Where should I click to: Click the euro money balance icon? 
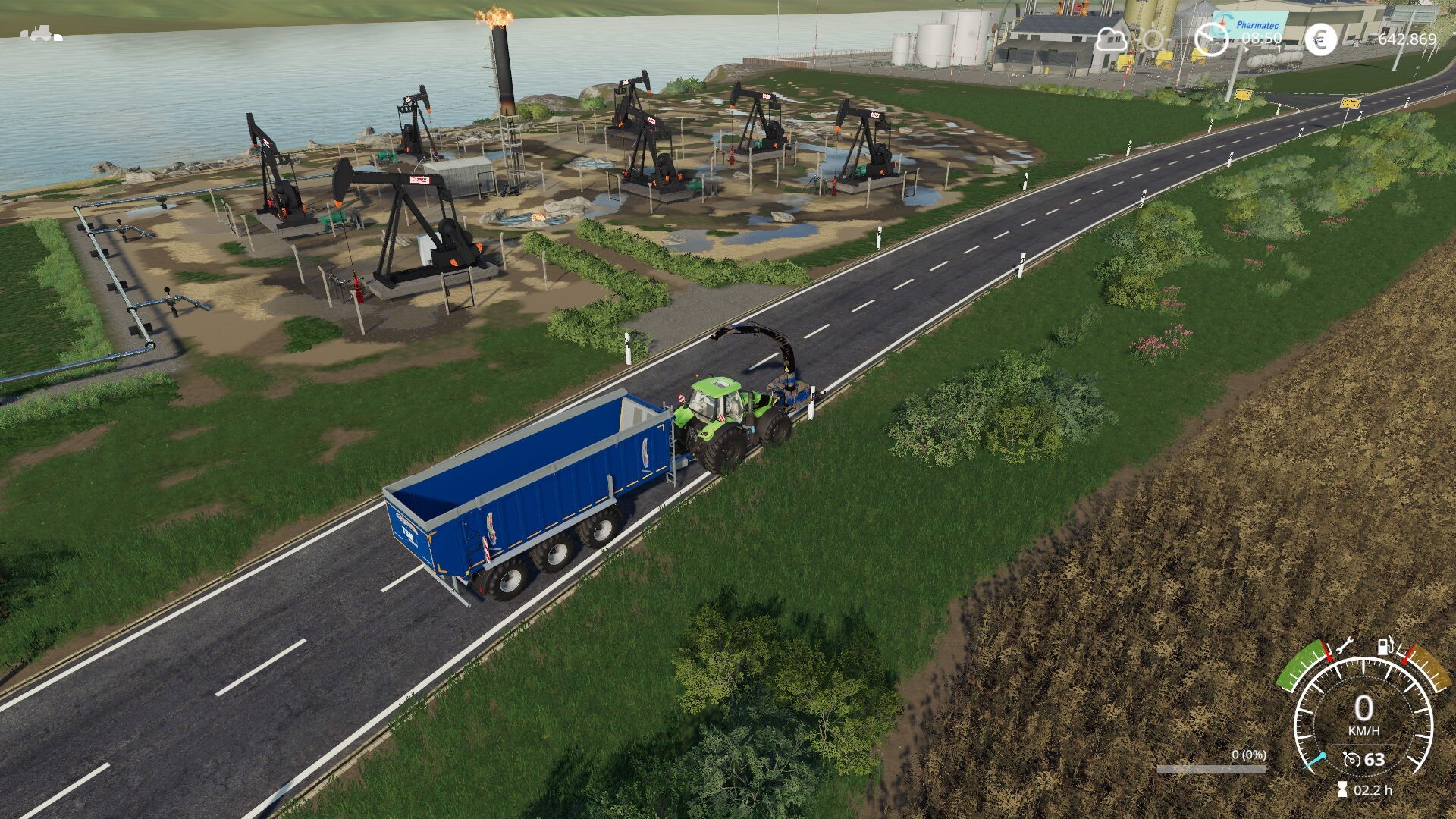[x=1320, y=39]
